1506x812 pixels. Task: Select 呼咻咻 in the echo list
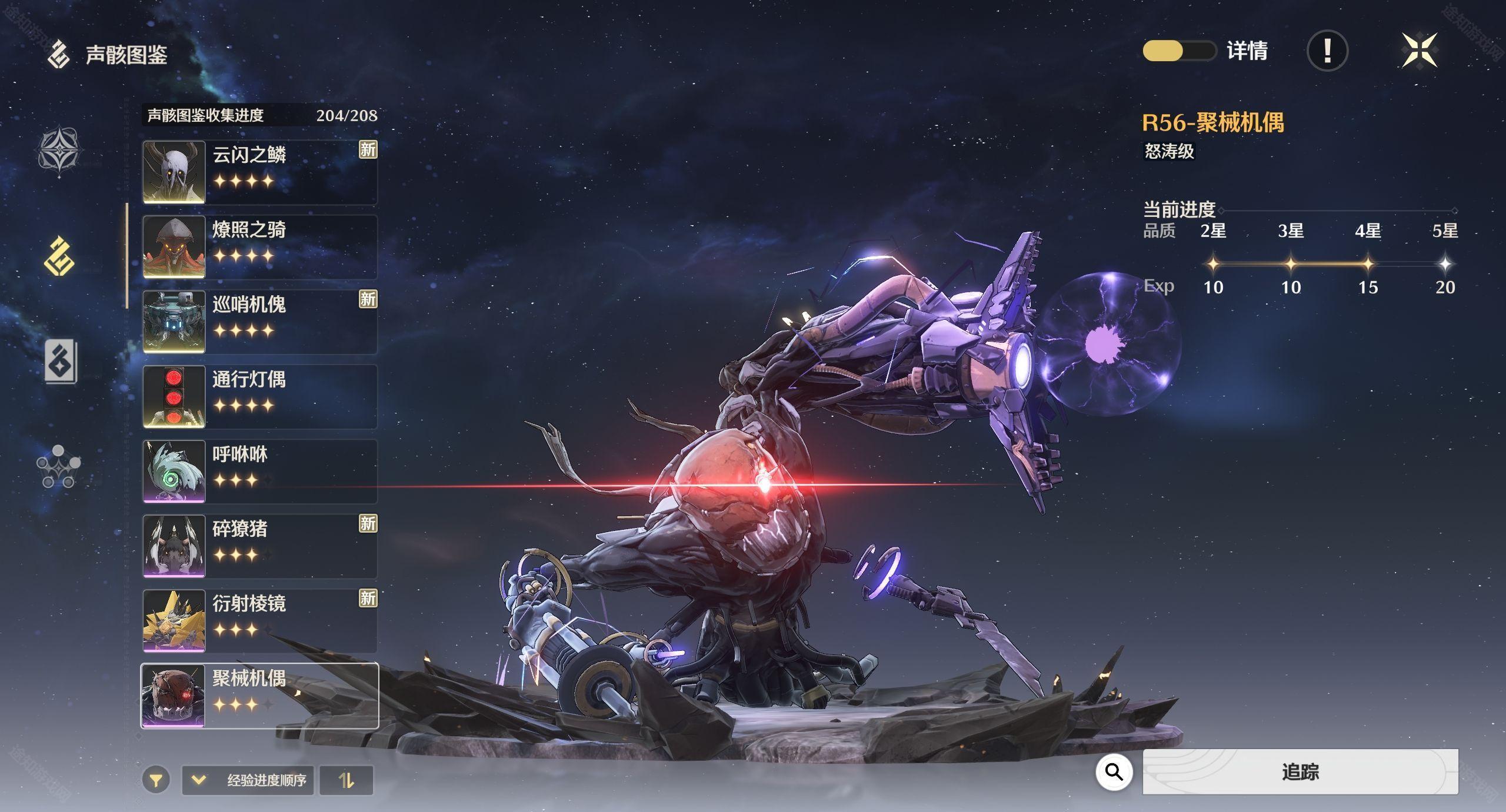click(x=259, y=471)
